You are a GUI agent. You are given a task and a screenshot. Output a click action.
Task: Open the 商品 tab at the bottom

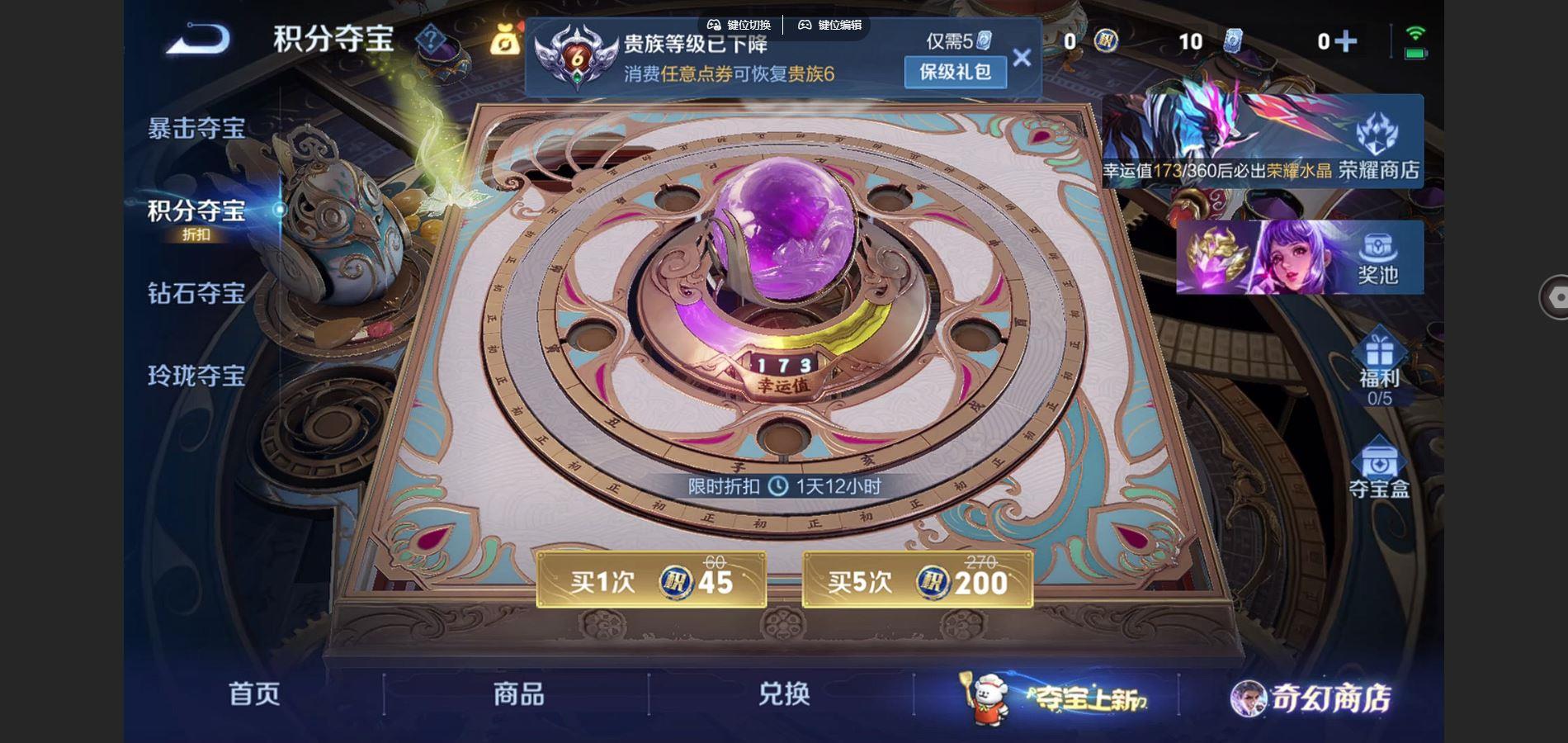click(x=517, y=696)
